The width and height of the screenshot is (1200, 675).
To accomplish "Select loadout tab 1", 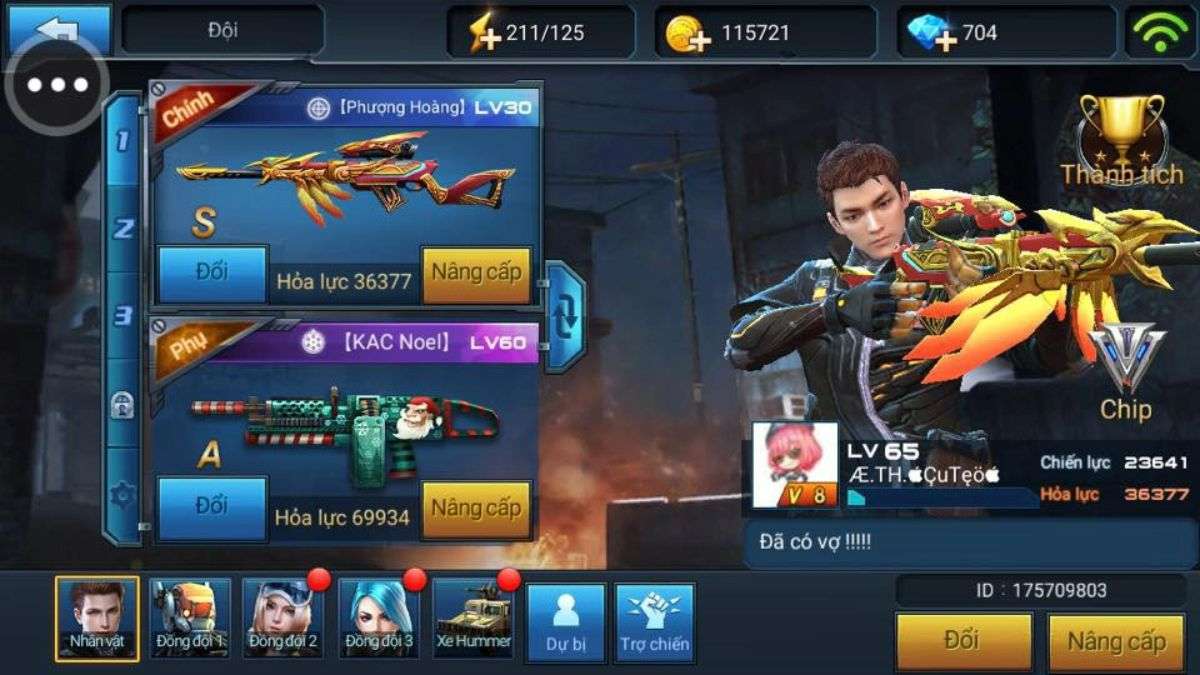I will pos(123,142).
